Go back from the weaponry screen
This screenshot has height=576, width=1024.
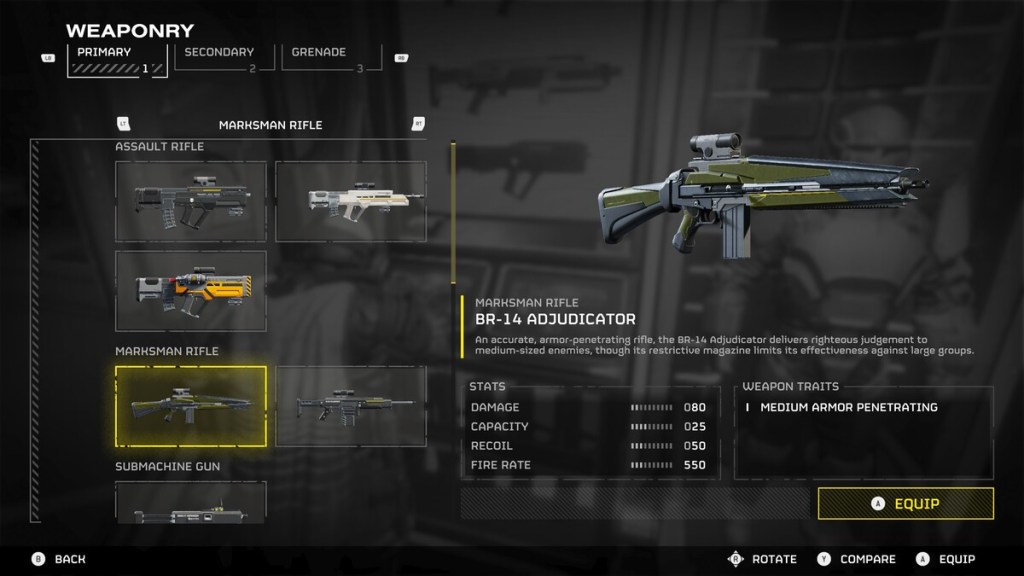tap(58, 559)
